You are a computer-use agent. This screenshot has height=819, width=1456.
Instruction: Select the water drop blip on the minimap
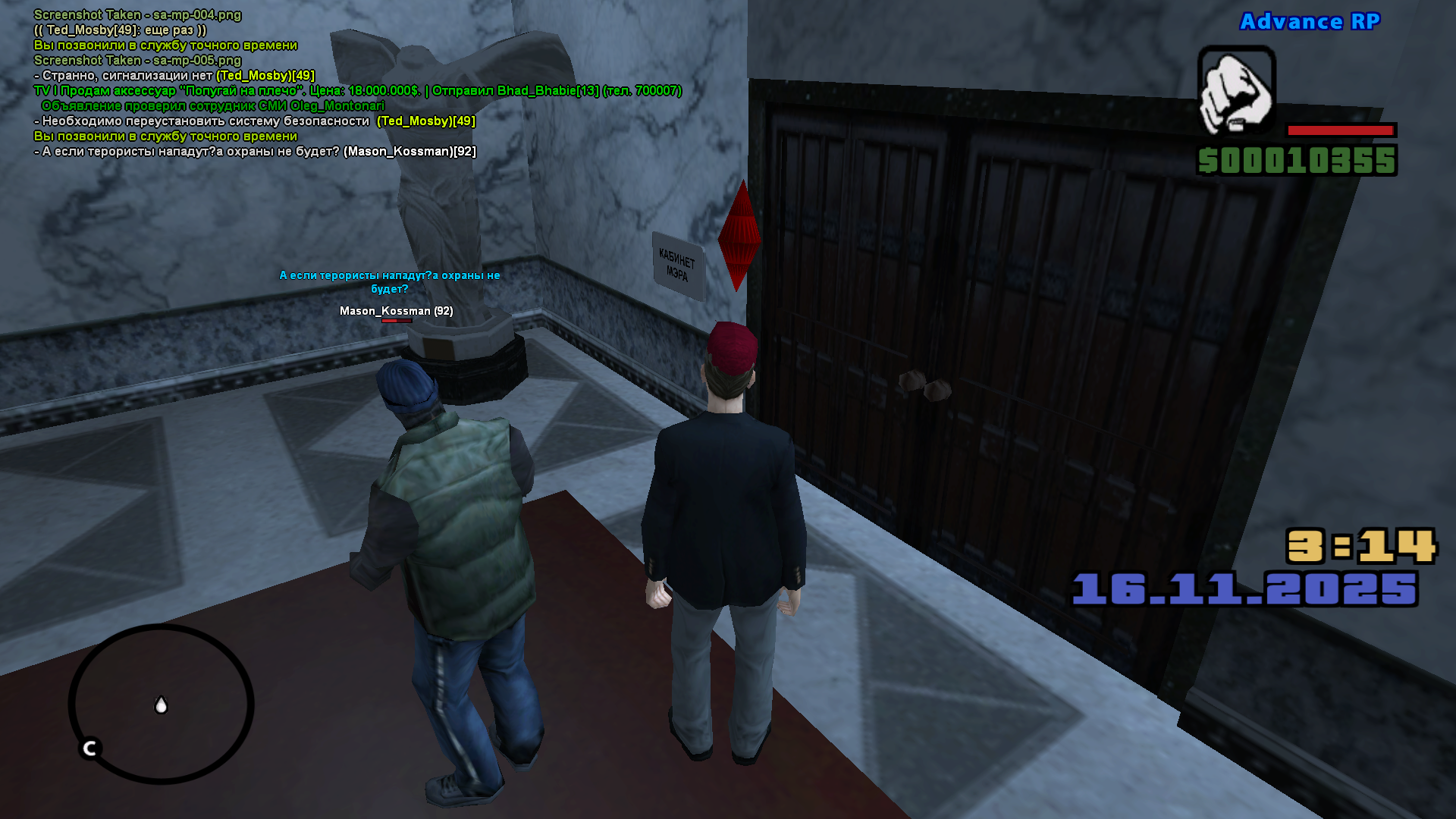[x=161, y=705]
